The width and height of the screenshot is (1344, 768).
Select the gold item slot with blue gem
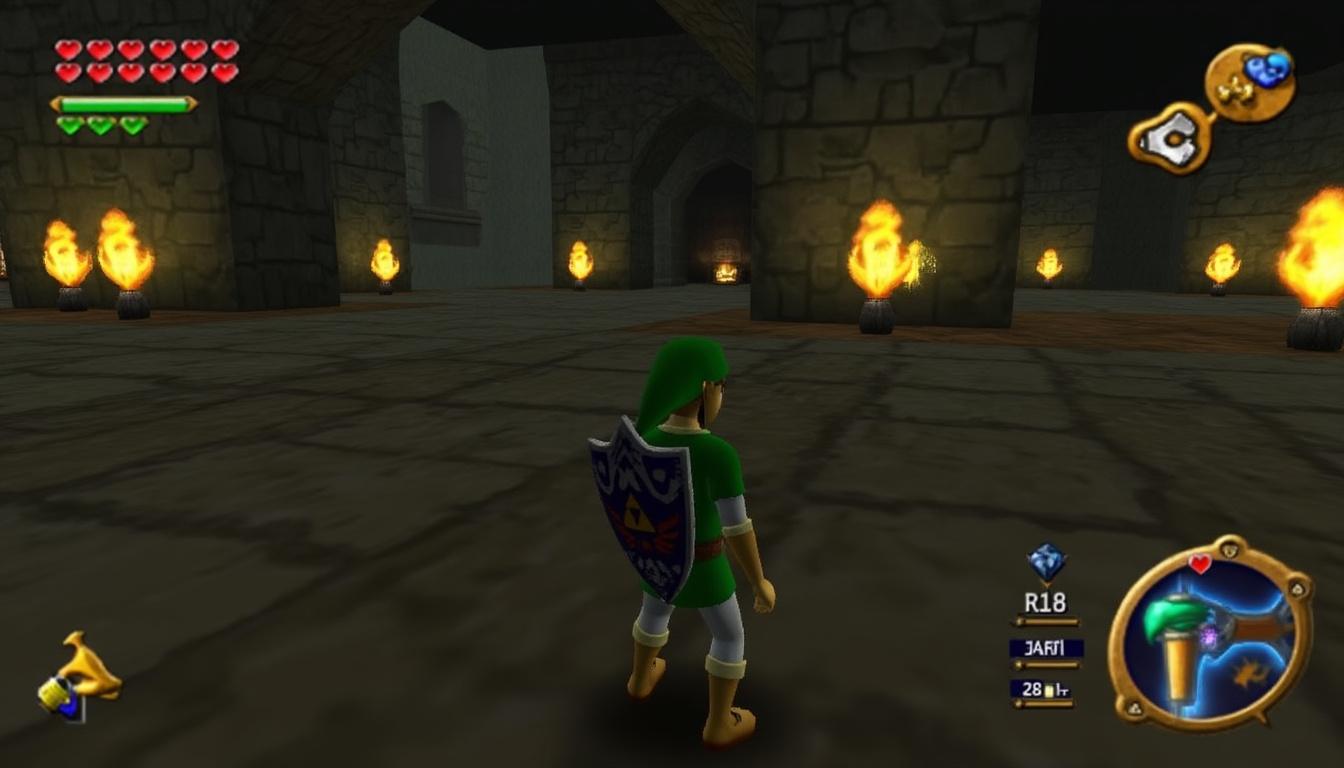[1250, 82]
